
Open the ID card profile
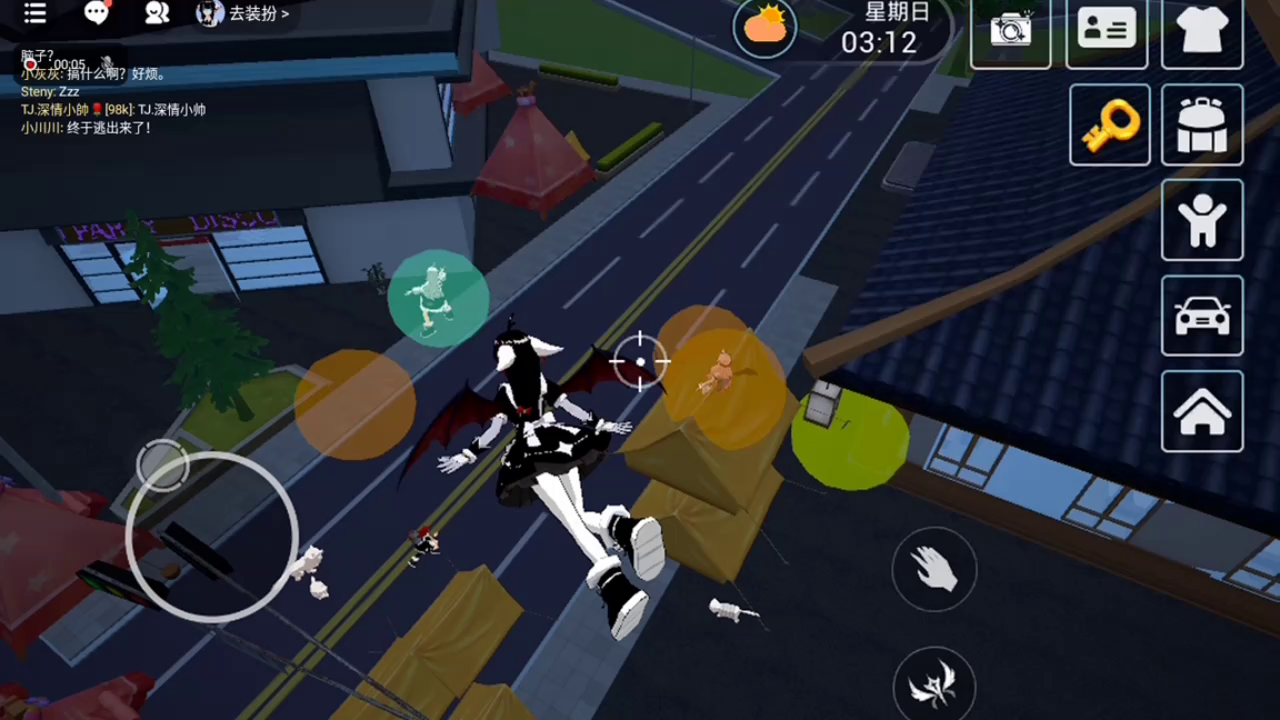pyautogui.click(x=1106, y=30)
